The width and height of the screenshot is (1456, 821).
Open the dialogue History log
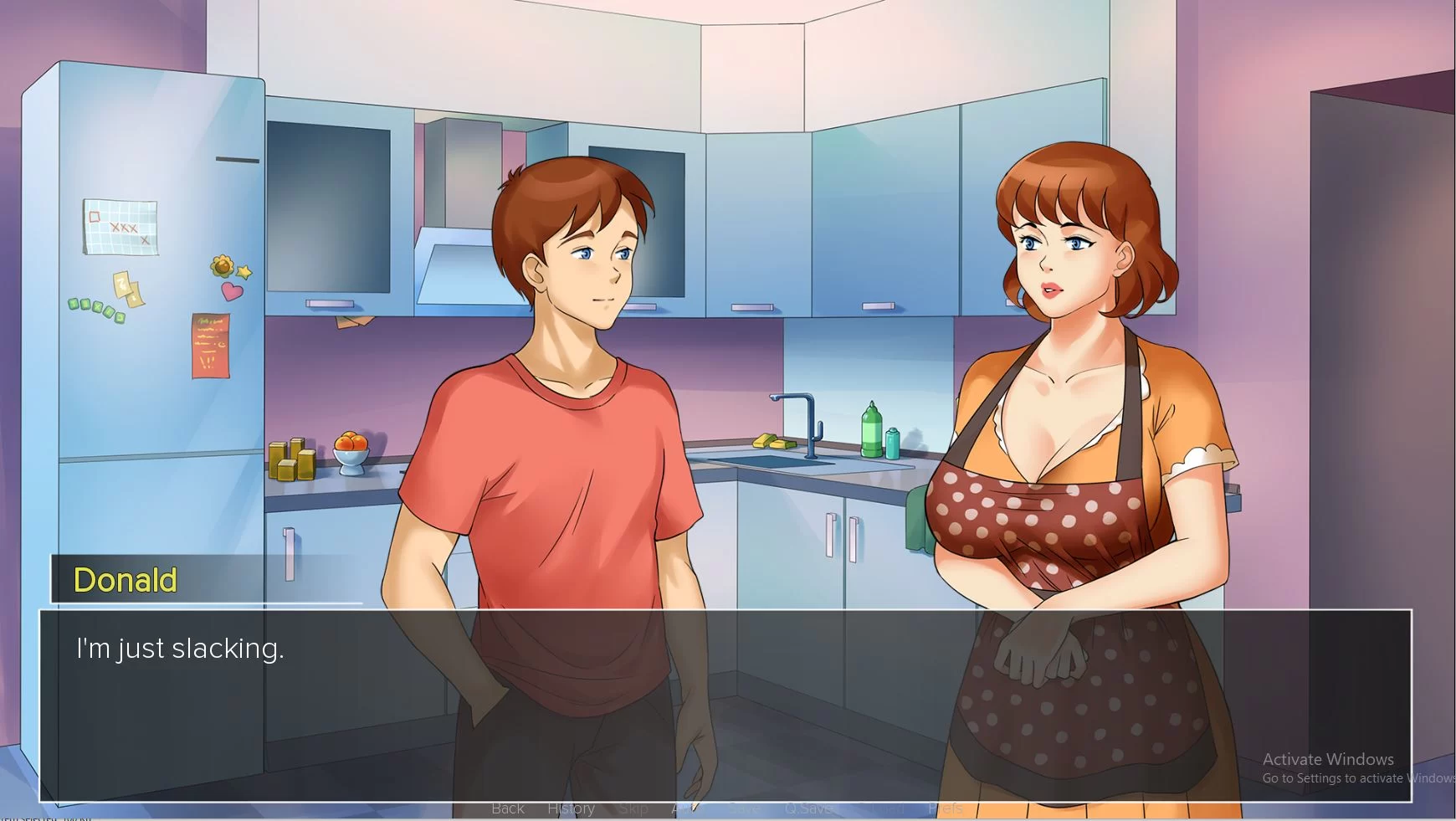tap(571, 808)
